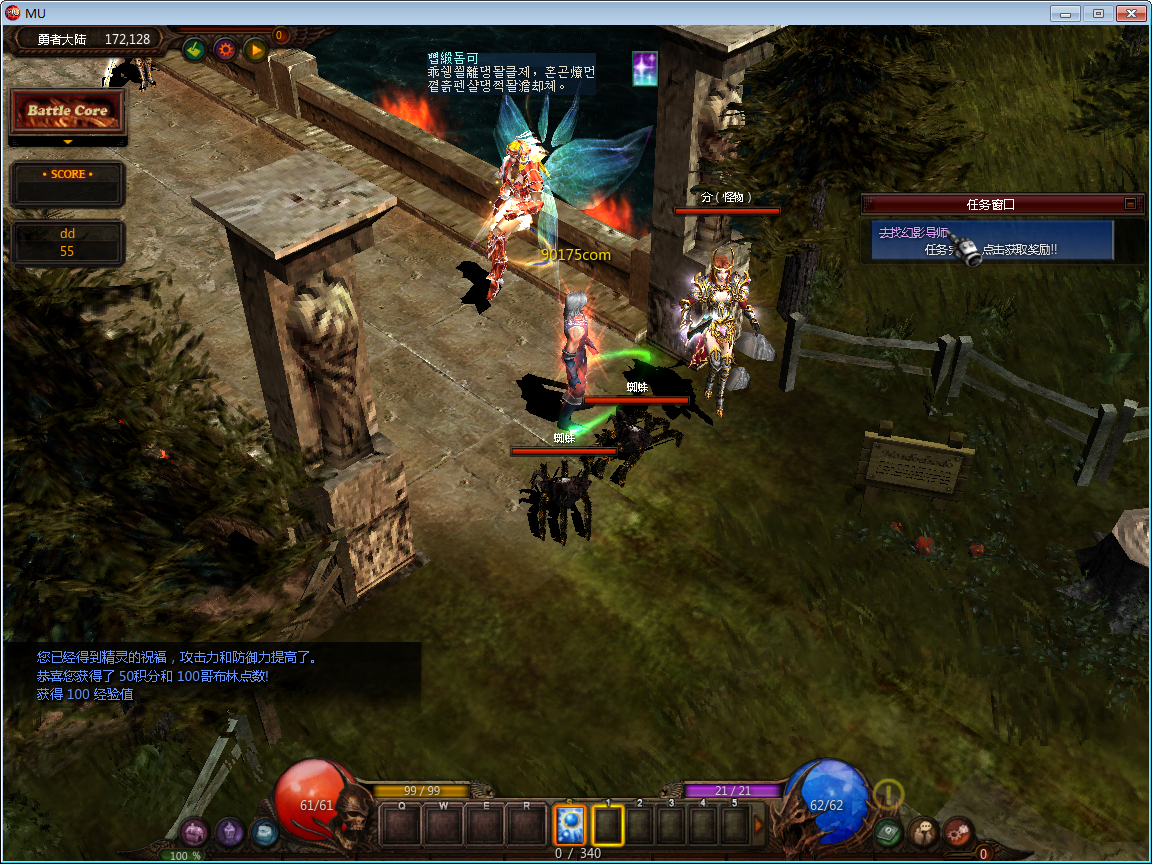Close the MU game window
Image resolution: width=1152 pixels, height=864 pixels.
[x=1130, y=14]
